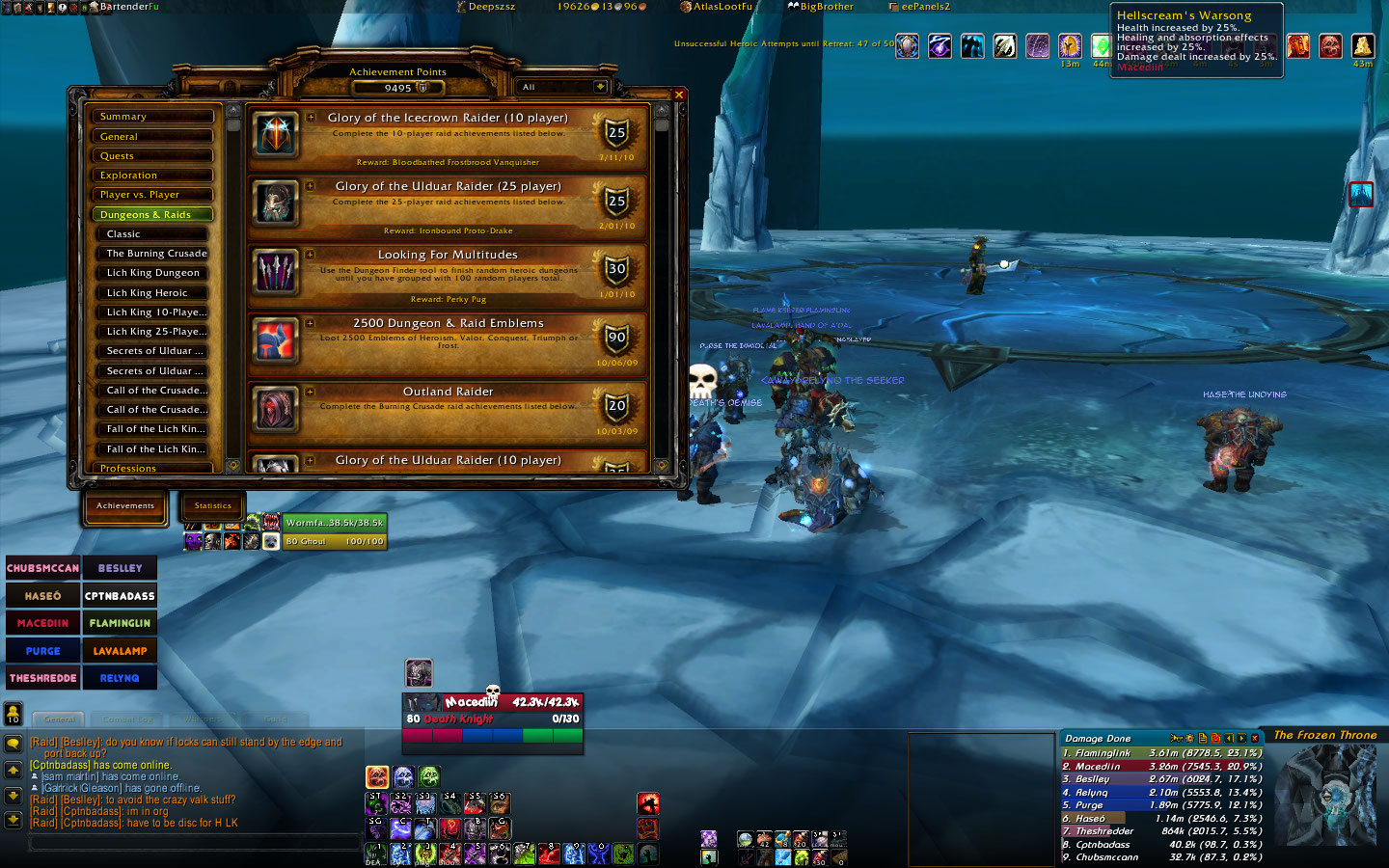Viewport: 1389px width, 868px height.
Task: Click Macediin's player unit frame
Action: tap(492, 711)
